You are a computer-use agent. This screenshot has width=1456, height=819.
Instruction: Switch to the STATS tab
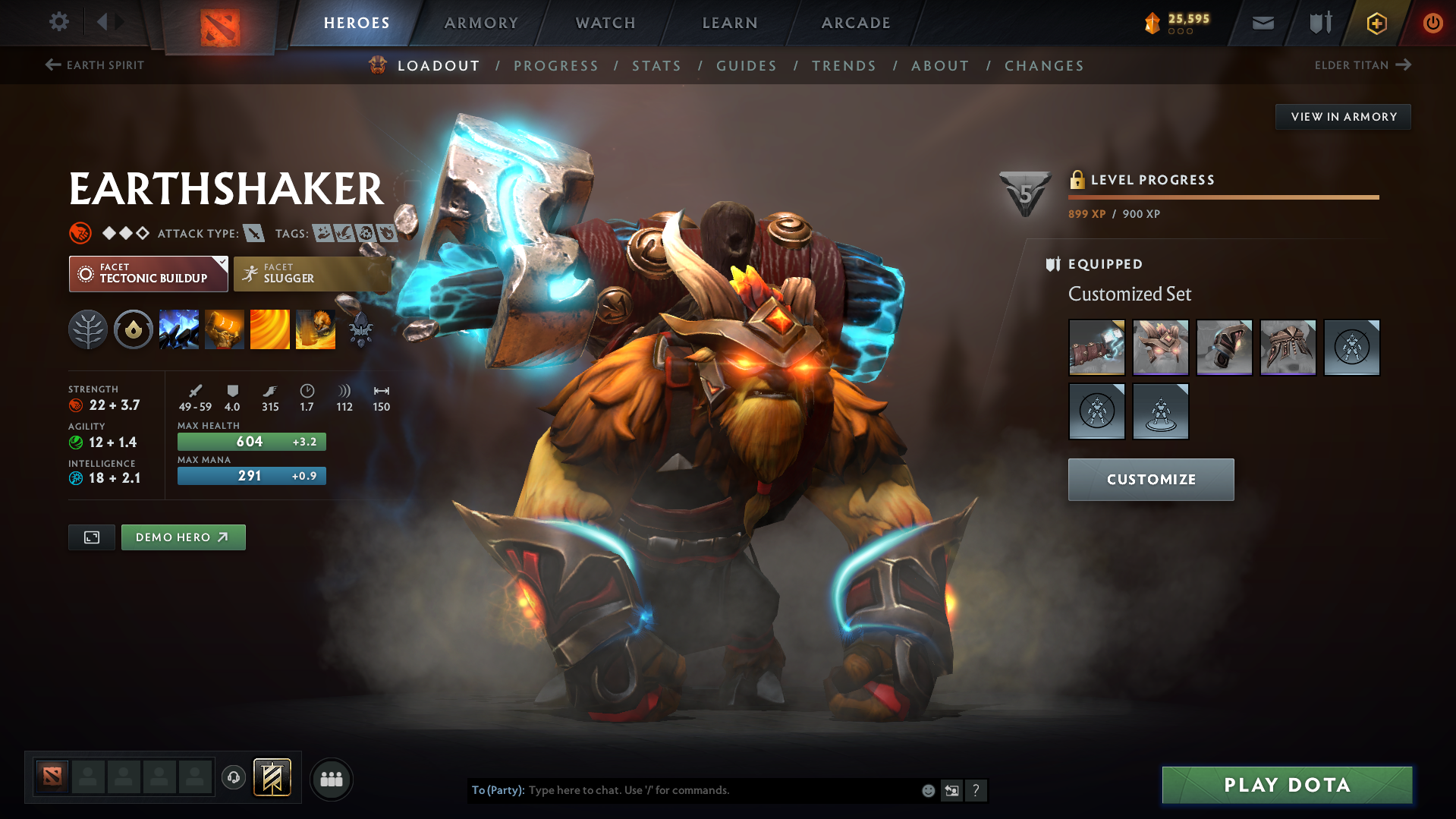(656, 66)
